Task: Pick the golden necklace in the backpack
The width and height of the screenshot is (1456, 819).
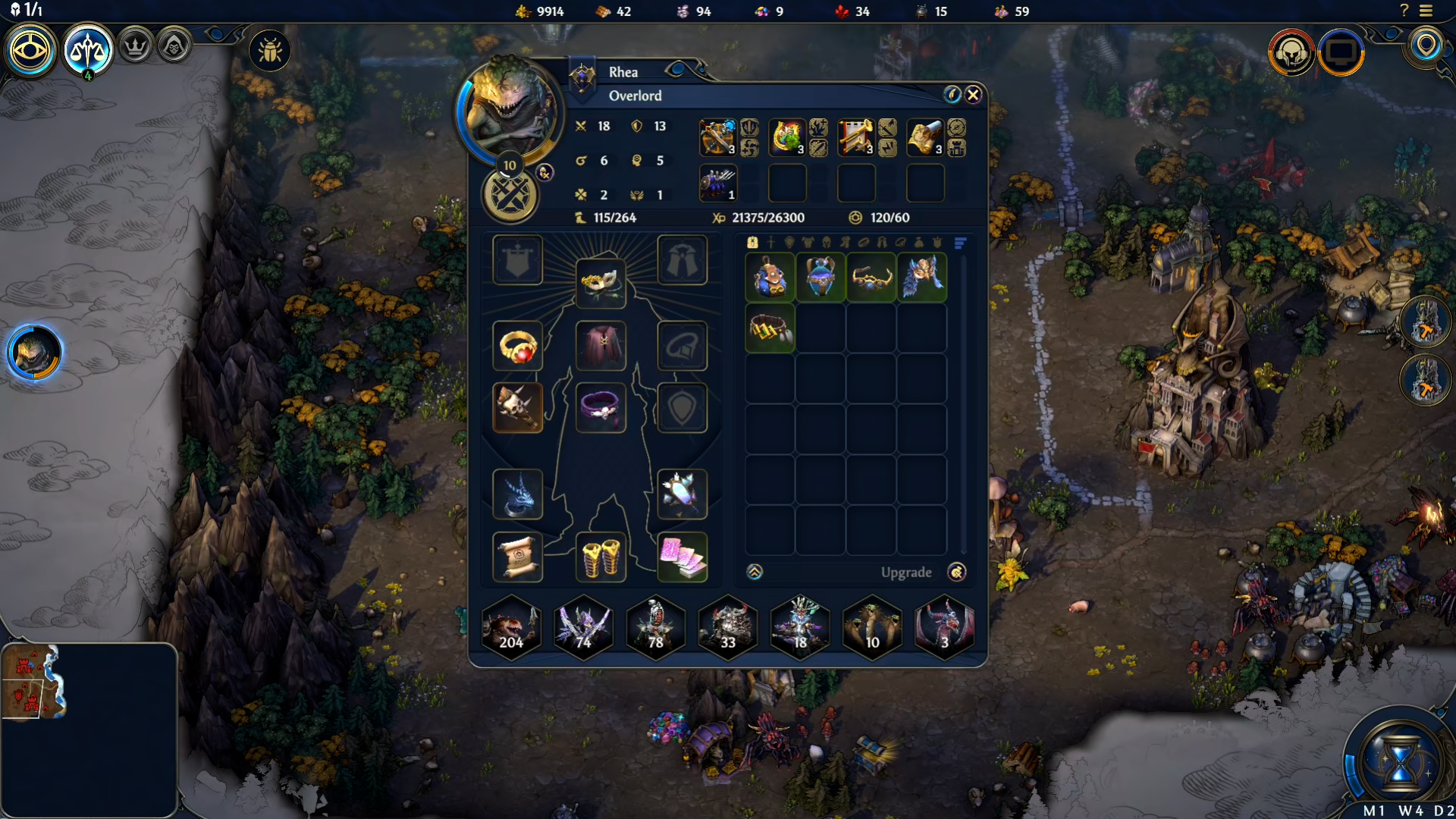Action: click(x=871, y=278)
